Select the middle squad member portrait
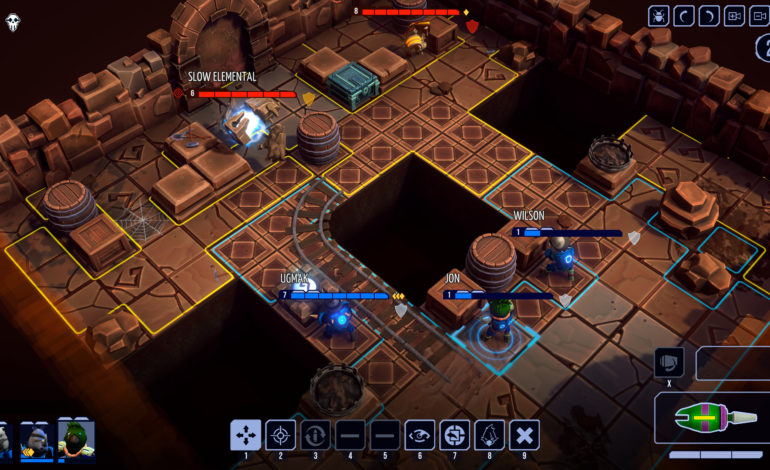 (37, 440)
